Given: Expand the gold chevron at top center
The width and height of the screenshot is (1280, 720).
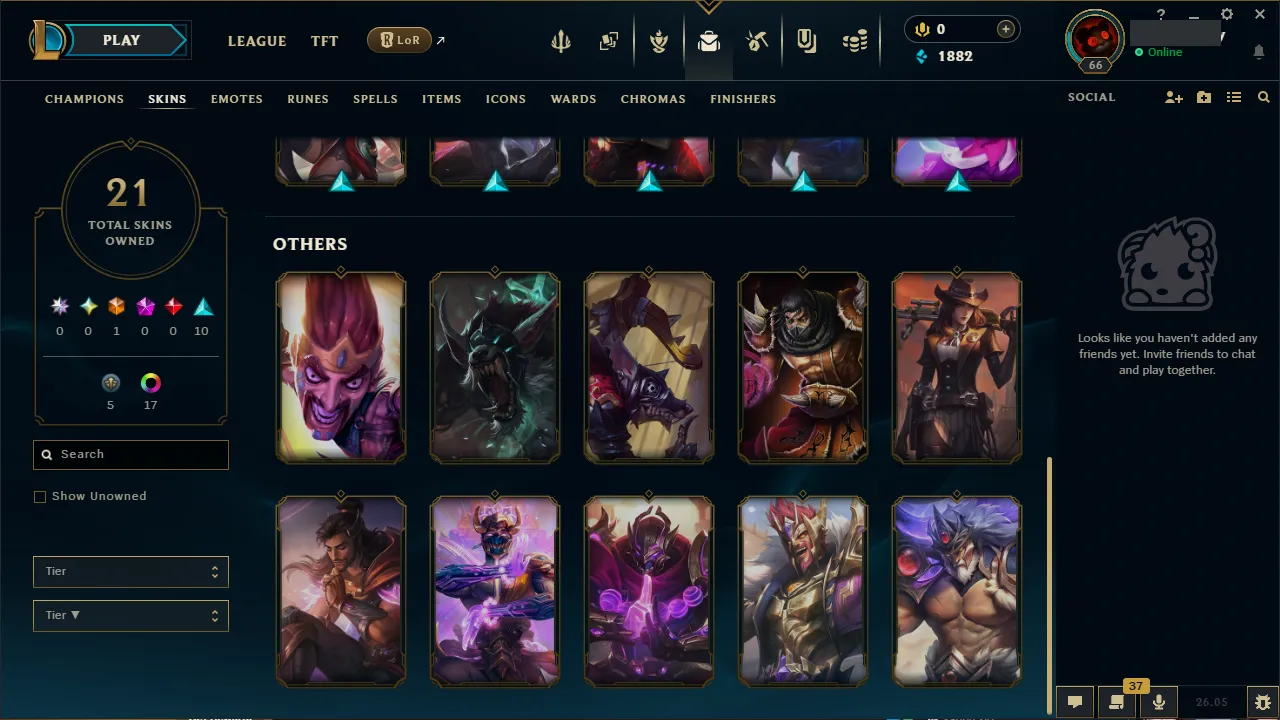Looking at the screenshot, I should coord(708,7).
